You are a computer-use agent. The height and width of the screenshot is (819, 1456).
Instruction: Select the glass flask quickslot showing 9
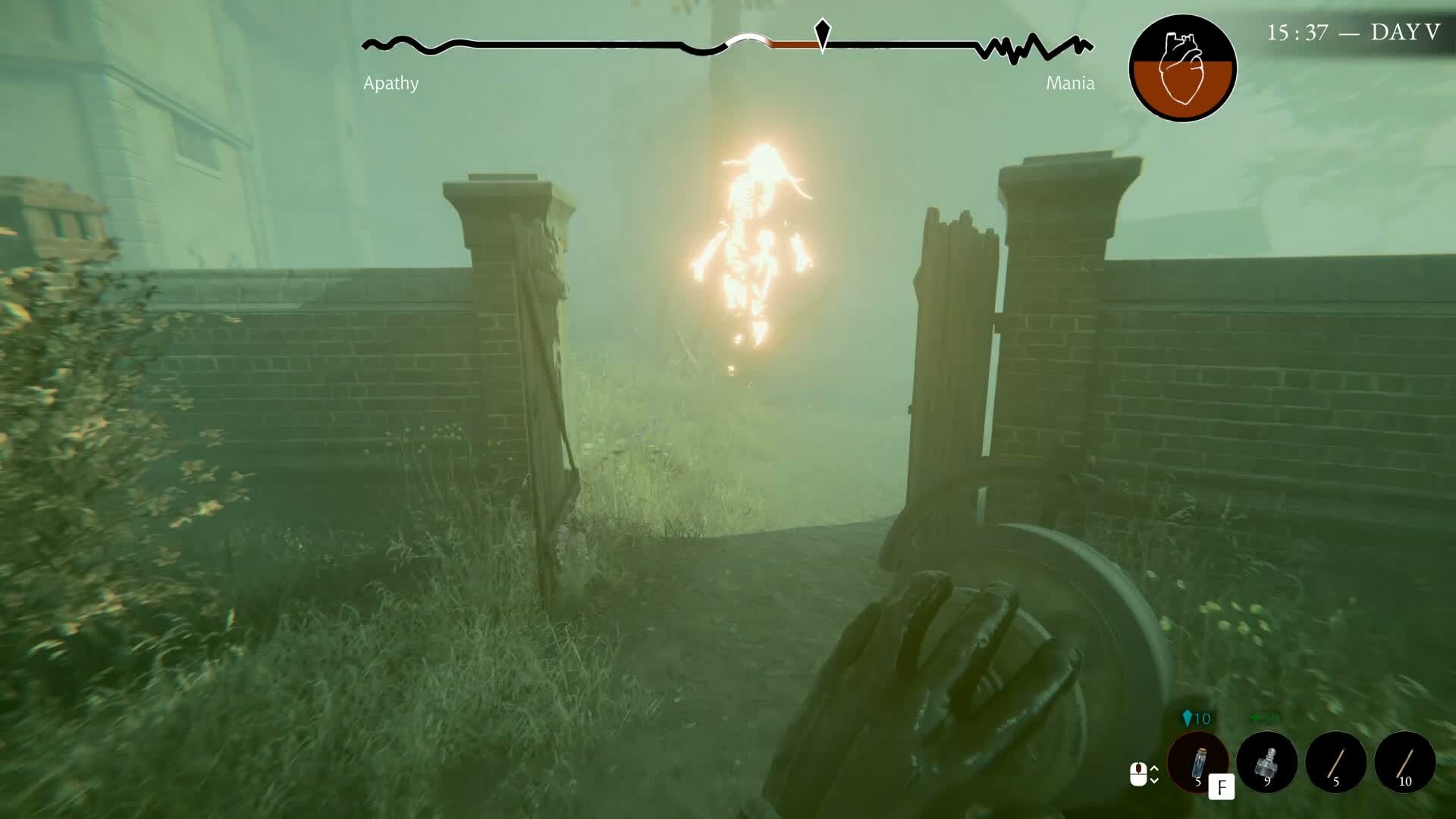click(x=1269, y=762)
